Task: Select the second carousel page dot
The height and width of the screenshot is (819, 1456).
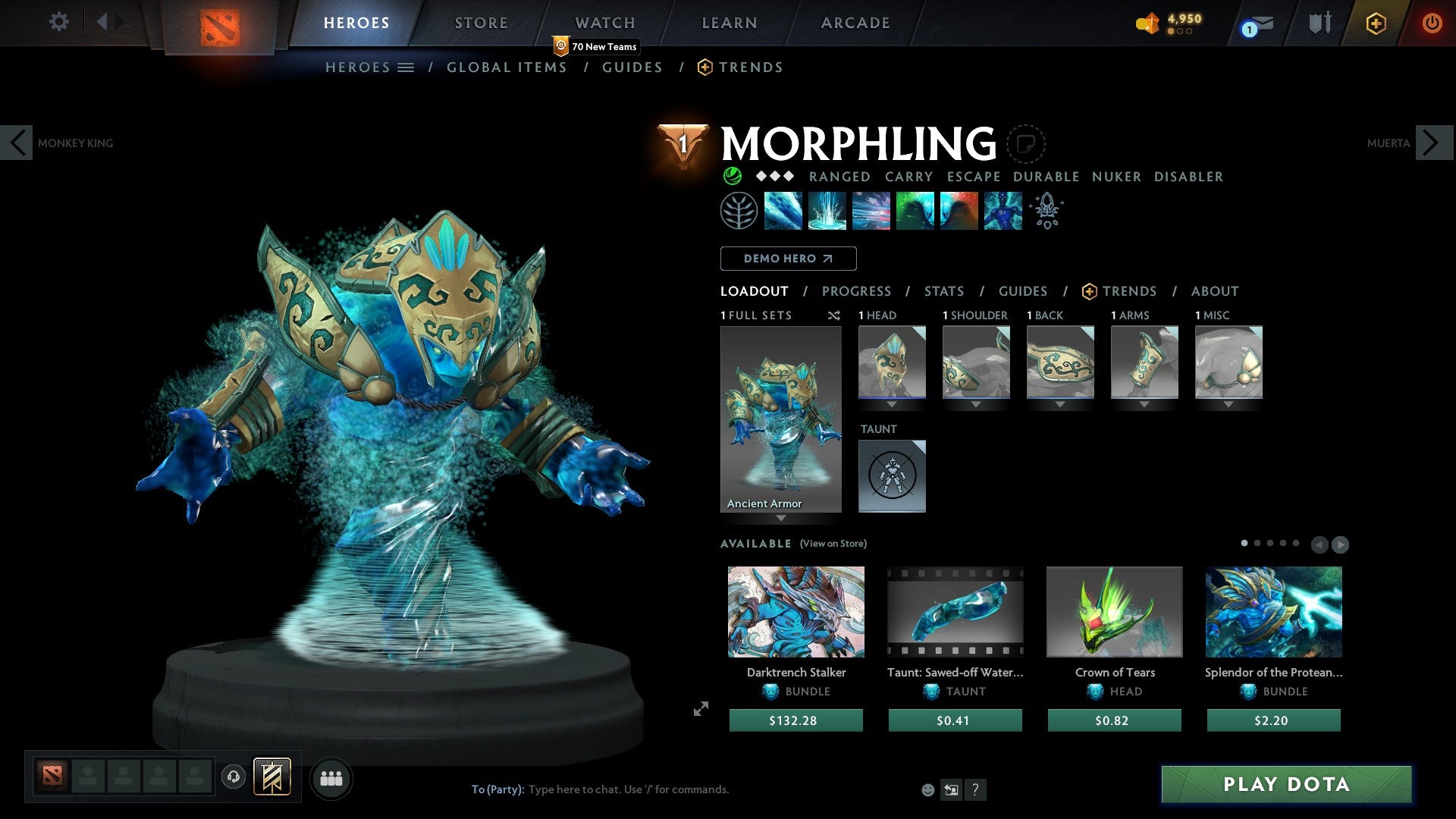Action: pyautogui.click(x=1257, y=543)
